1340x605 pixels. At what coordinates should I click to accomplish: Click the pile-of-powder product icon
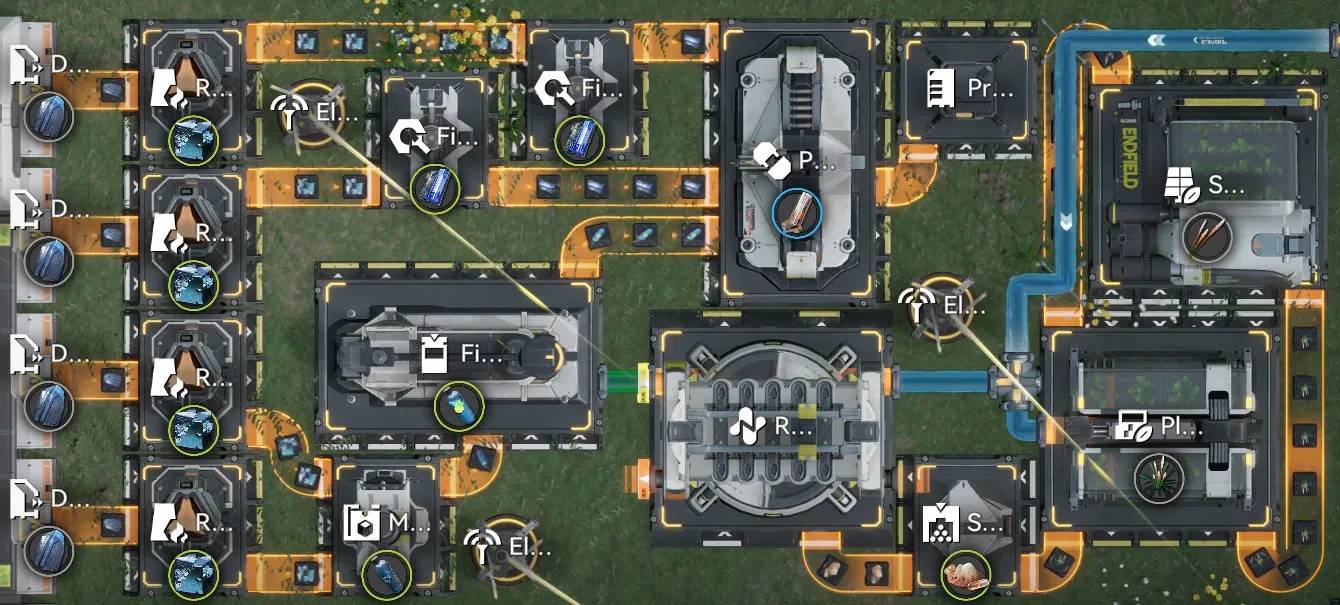[966, 575]
